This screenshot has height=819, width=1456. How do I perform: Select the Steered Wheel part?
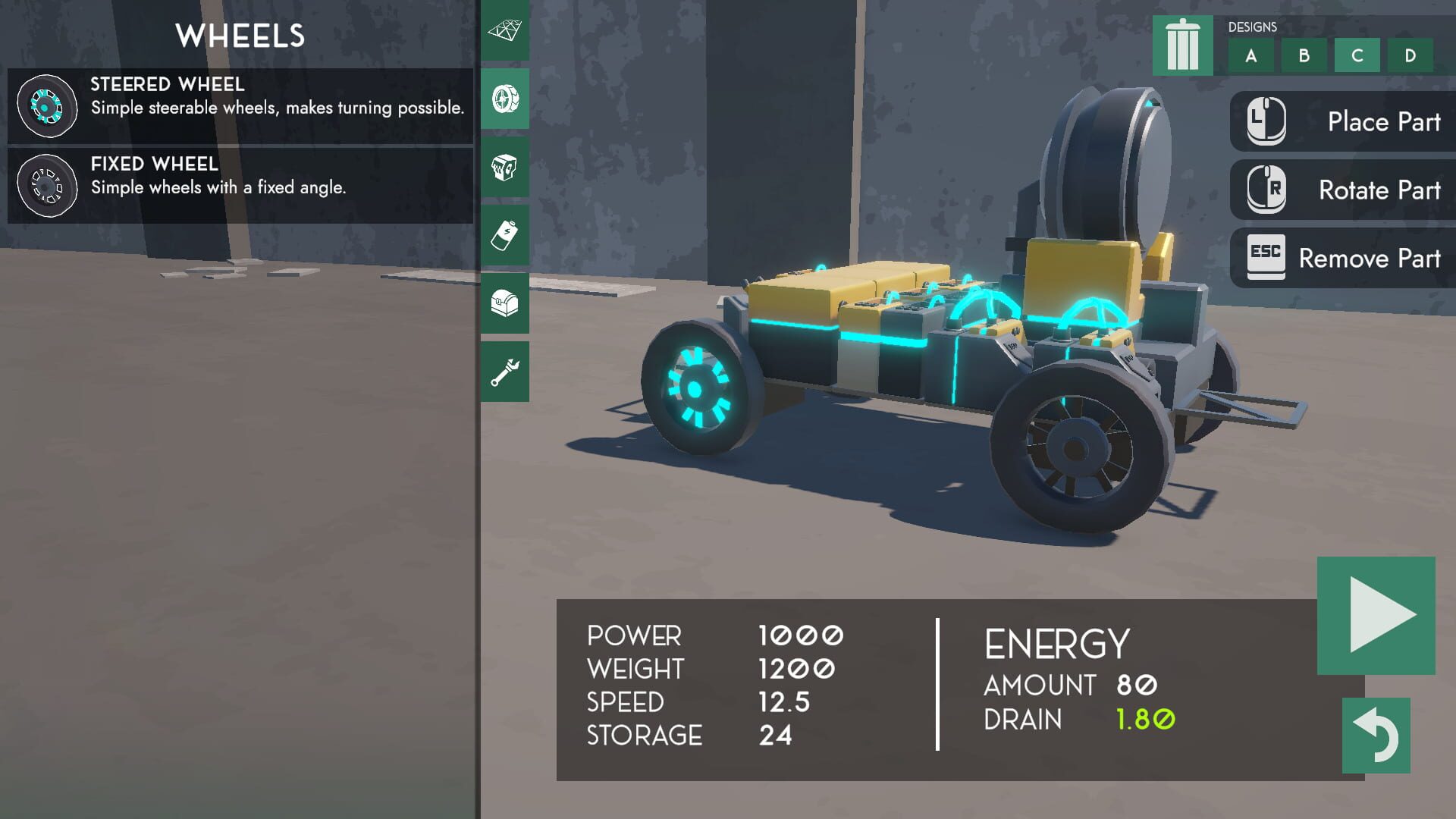(235, 105)
